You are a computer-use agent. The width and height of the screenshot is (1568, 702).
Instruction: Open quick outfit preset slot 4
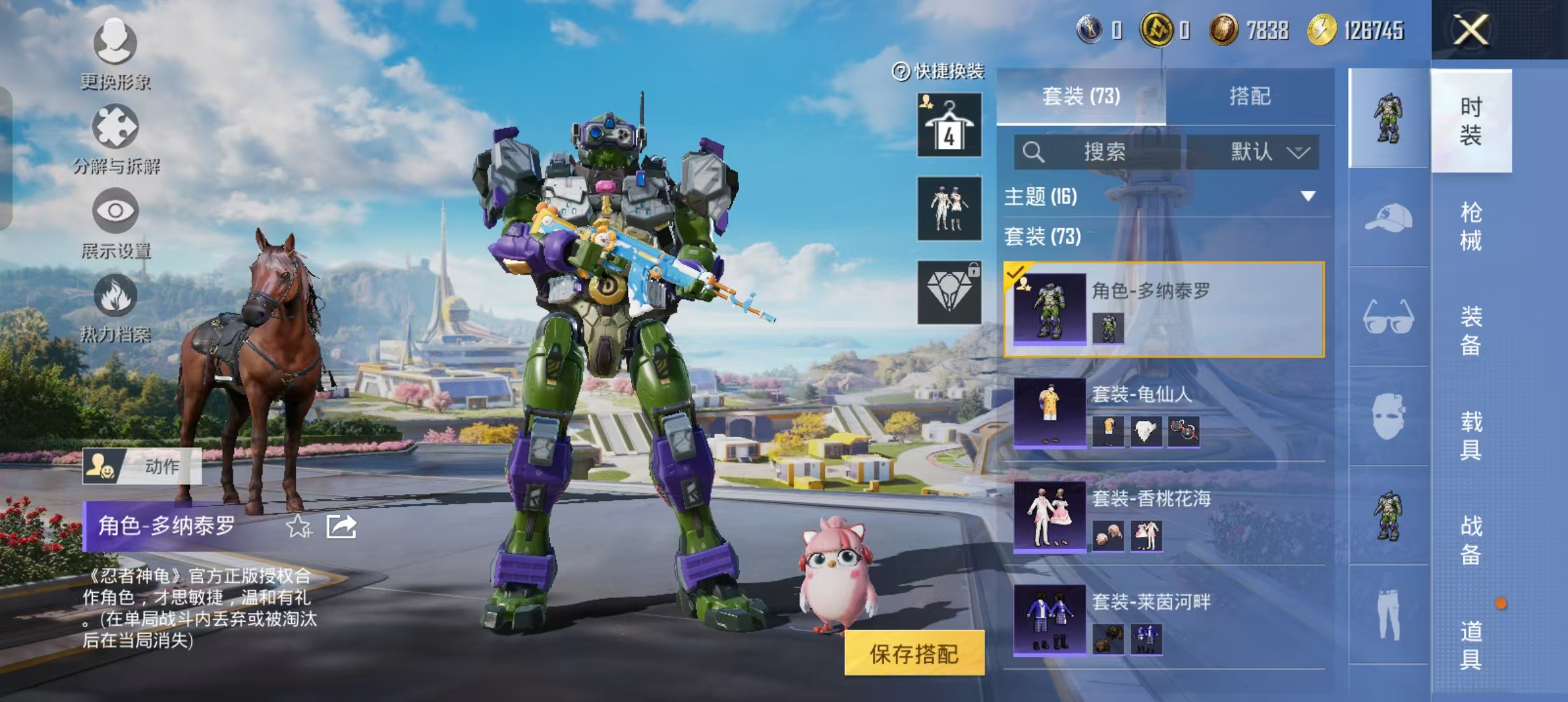click(949, 125)
